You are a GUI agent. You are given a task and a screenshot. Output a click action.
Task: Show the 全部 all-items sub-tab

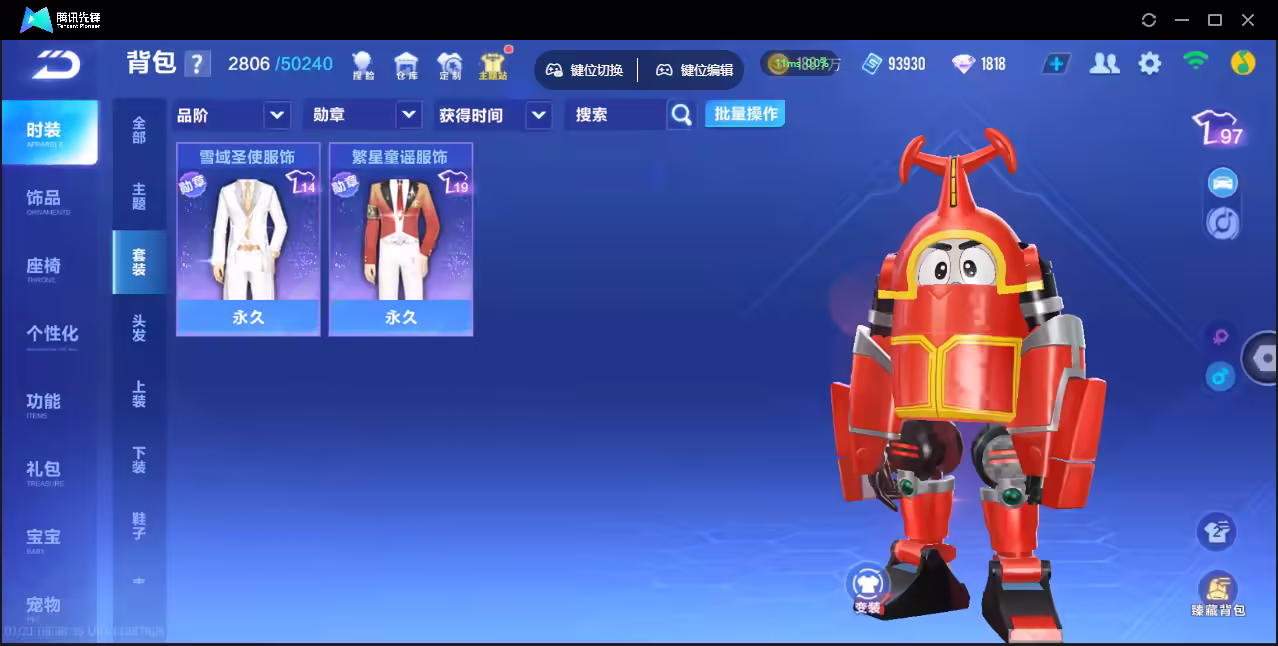coord(139,130)
